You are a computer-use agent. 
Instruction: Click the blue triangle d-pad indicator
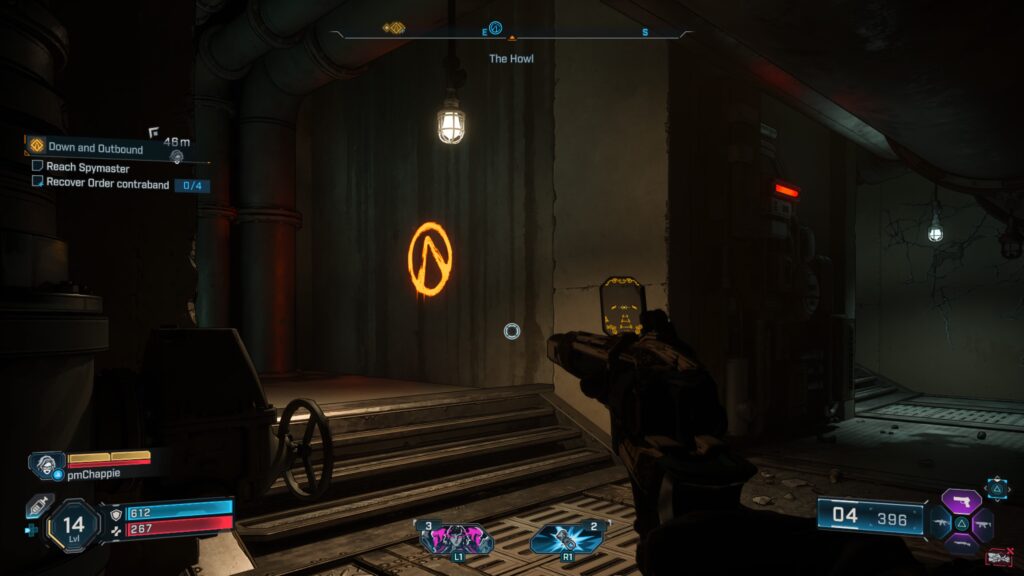pyautogui.click(x=997, y=487)
